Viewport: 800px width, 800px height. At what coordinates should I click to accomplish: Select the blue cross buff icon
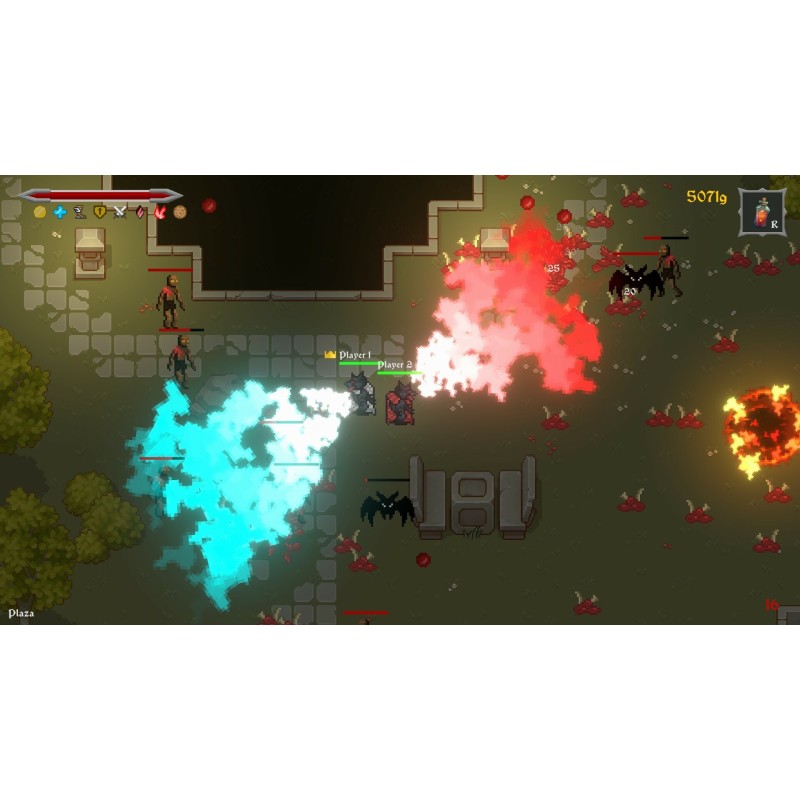(60, 212)
